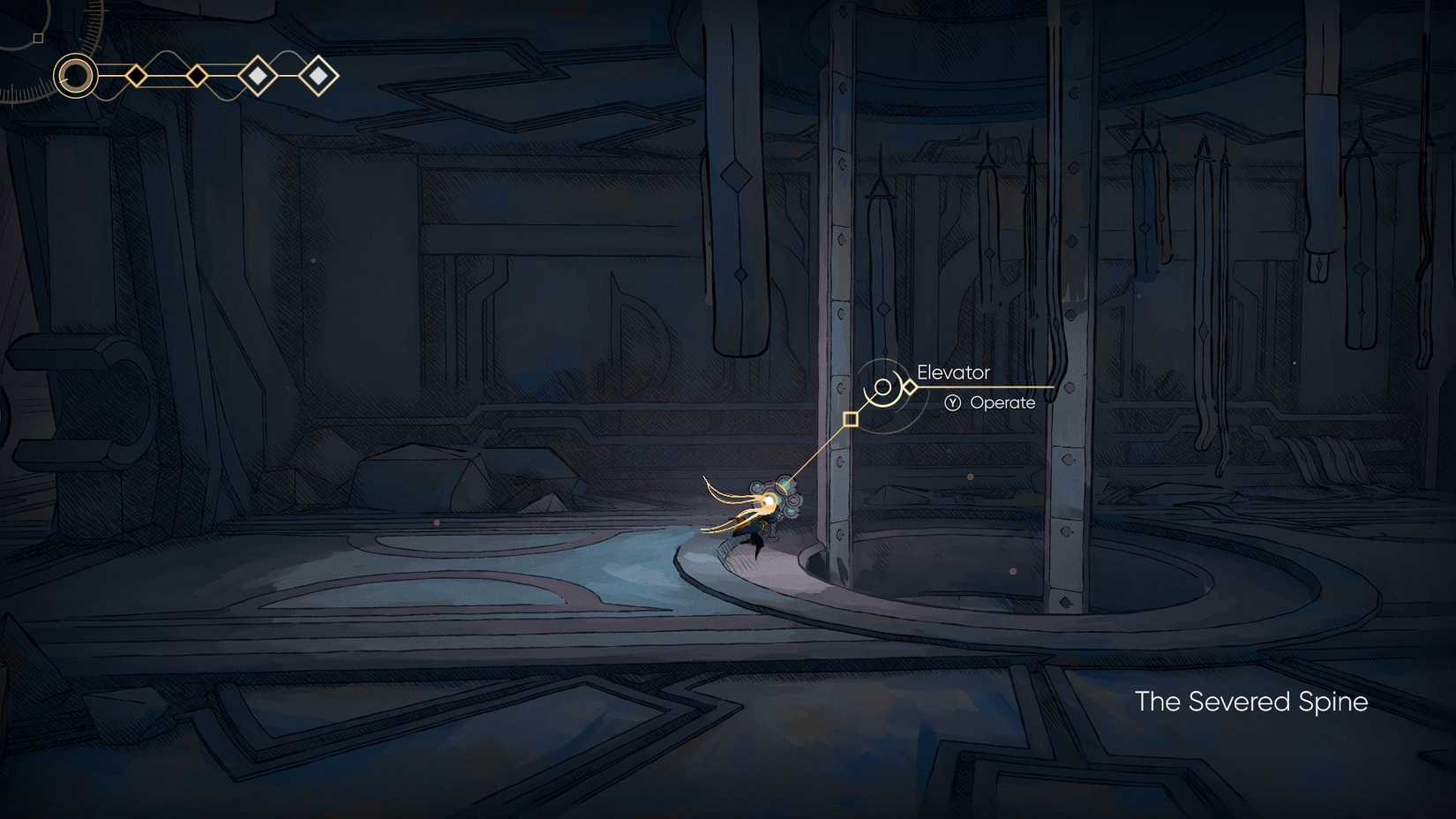The image size is (1456, 819).
Task: Select the first white-filled diamond node
Action: [x=256, y=74]
